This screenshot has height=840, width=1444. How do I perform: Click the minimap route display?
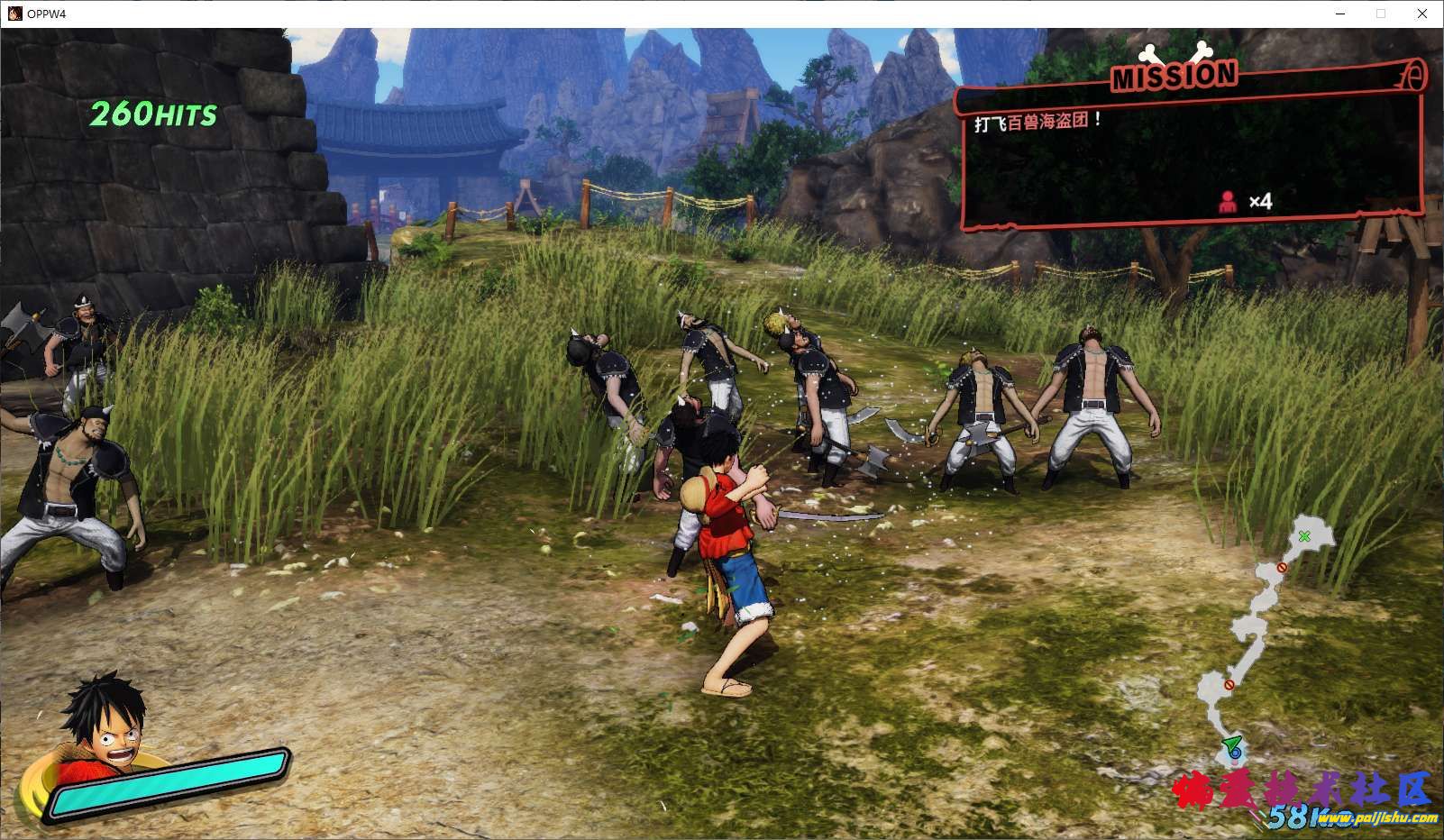[x=1261, y=631]
